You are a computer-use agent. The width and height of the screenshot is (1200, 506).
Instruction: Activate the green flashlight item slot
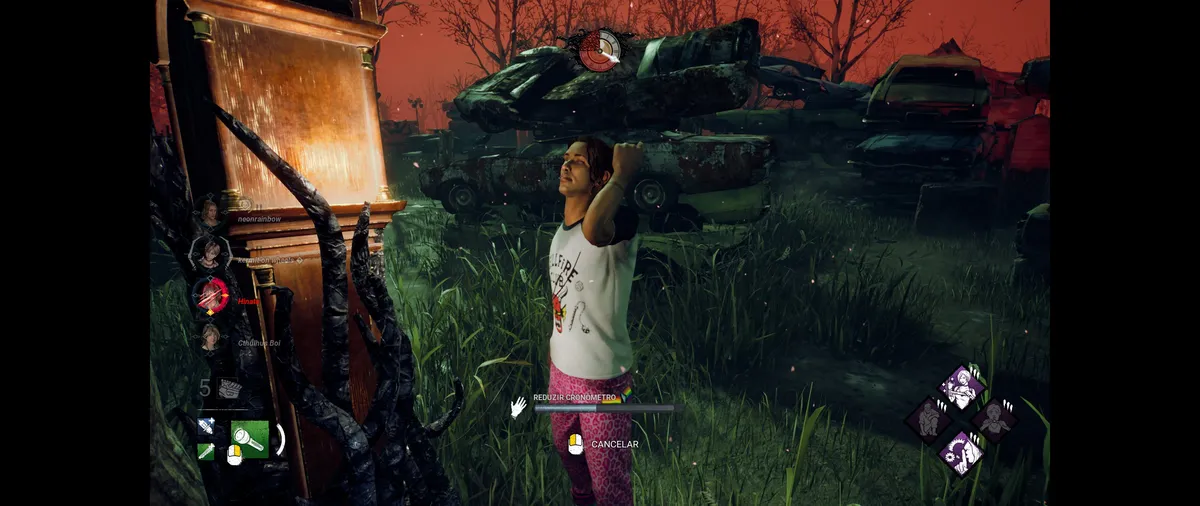point(249,438)
